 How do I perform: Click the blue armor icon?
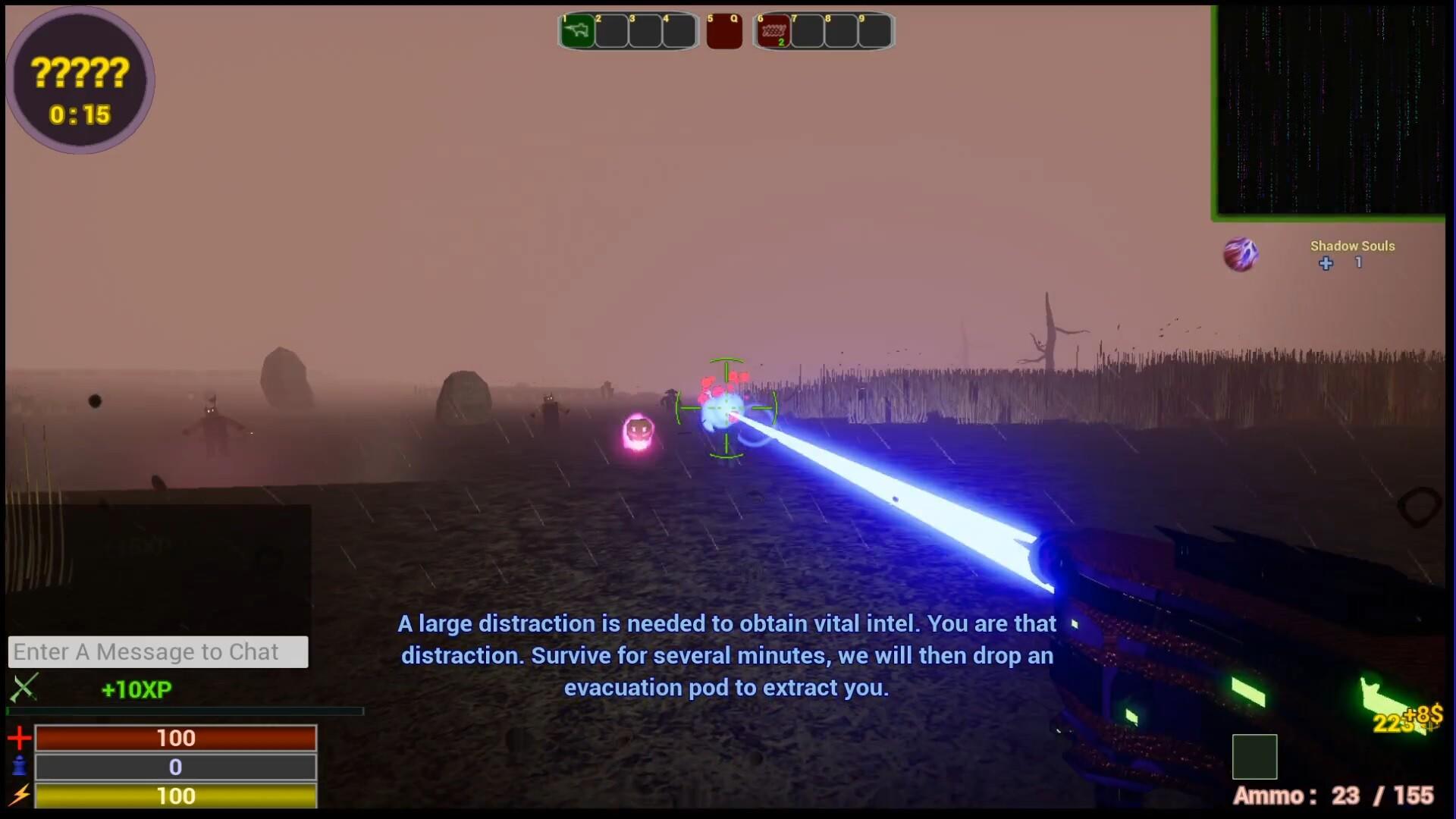pyautogui.click(x=20, y=767)
